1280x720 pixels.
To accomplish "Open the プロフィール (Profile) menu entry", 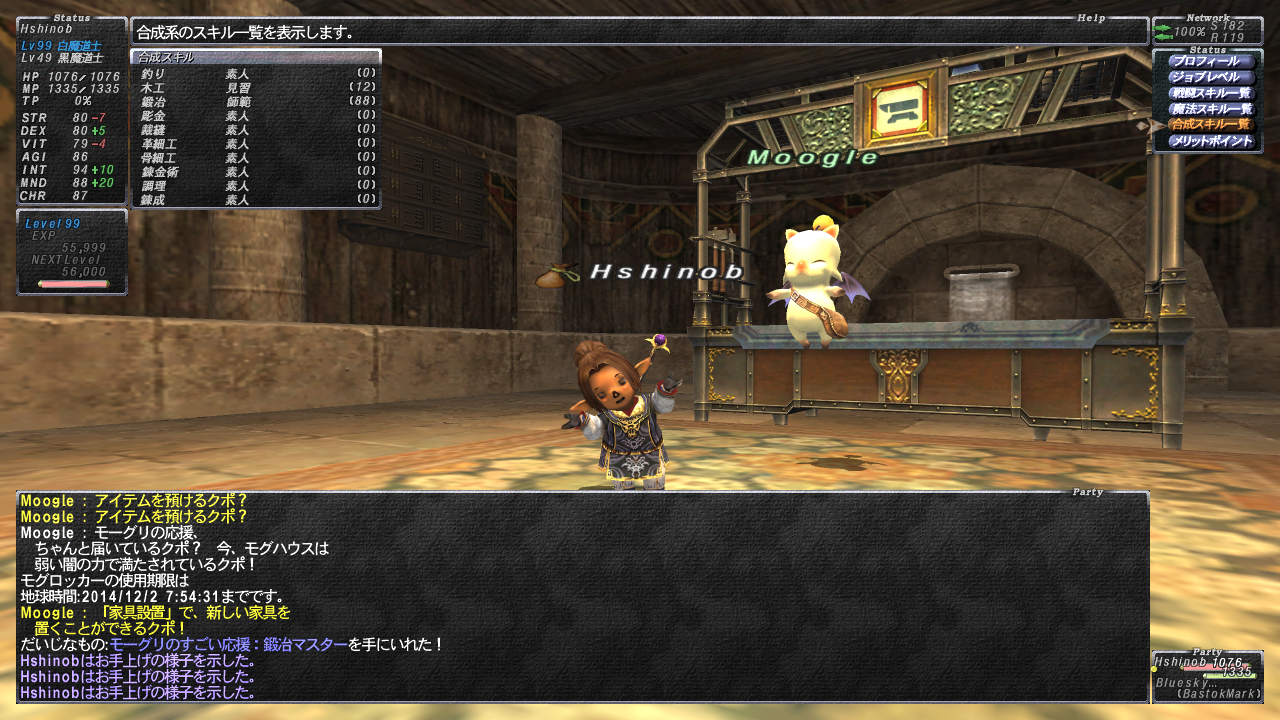I will (x=1211, y=61).
